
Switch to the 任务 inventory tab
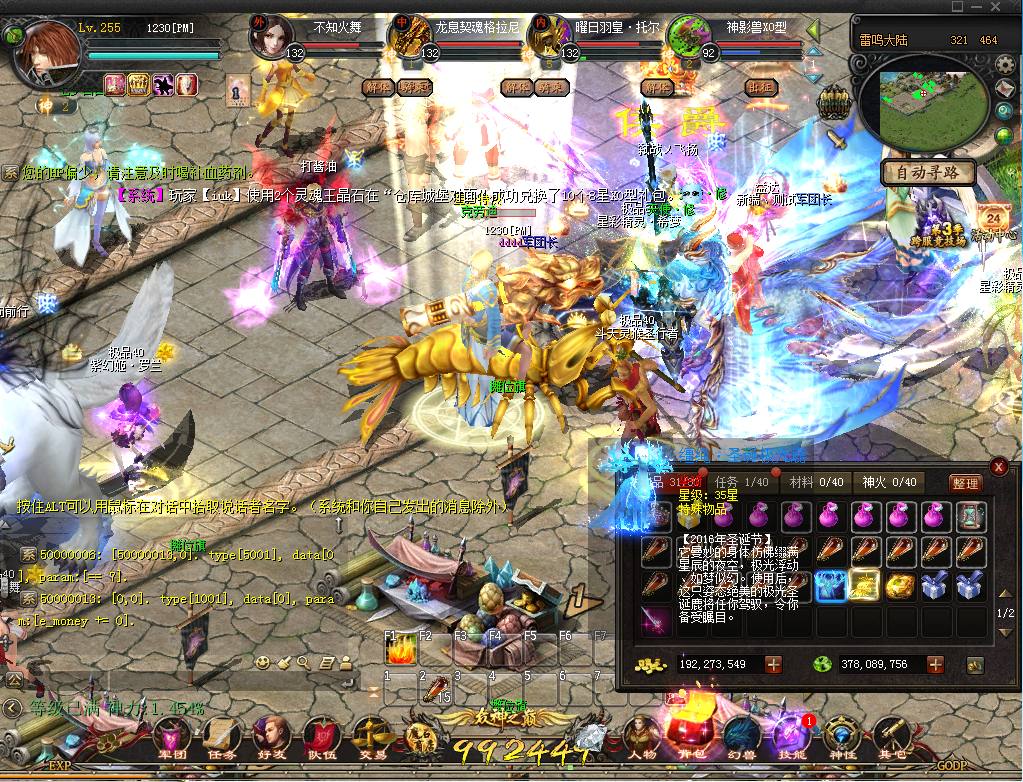point(741,482)
